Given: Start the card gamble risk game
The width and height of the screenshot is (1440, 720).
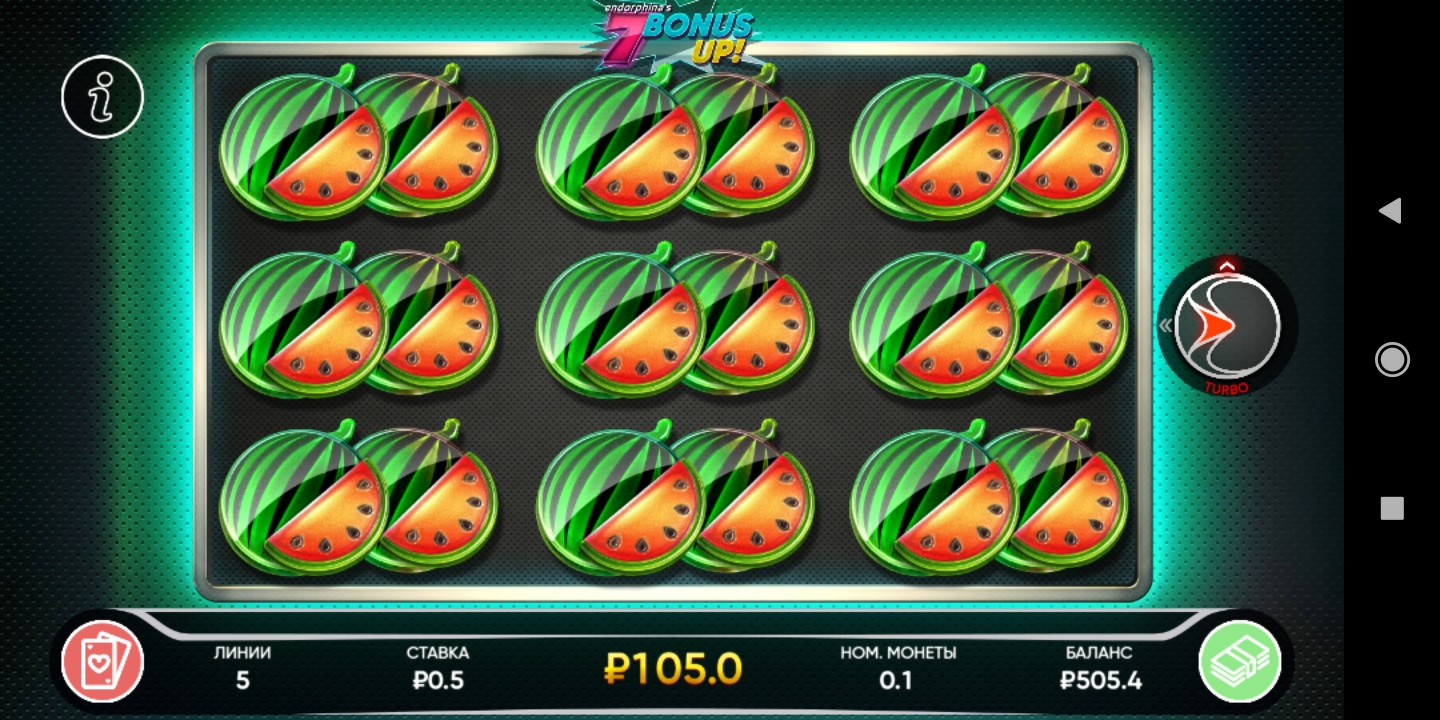Looking at the screenshot, I should (x=102, y=661).
